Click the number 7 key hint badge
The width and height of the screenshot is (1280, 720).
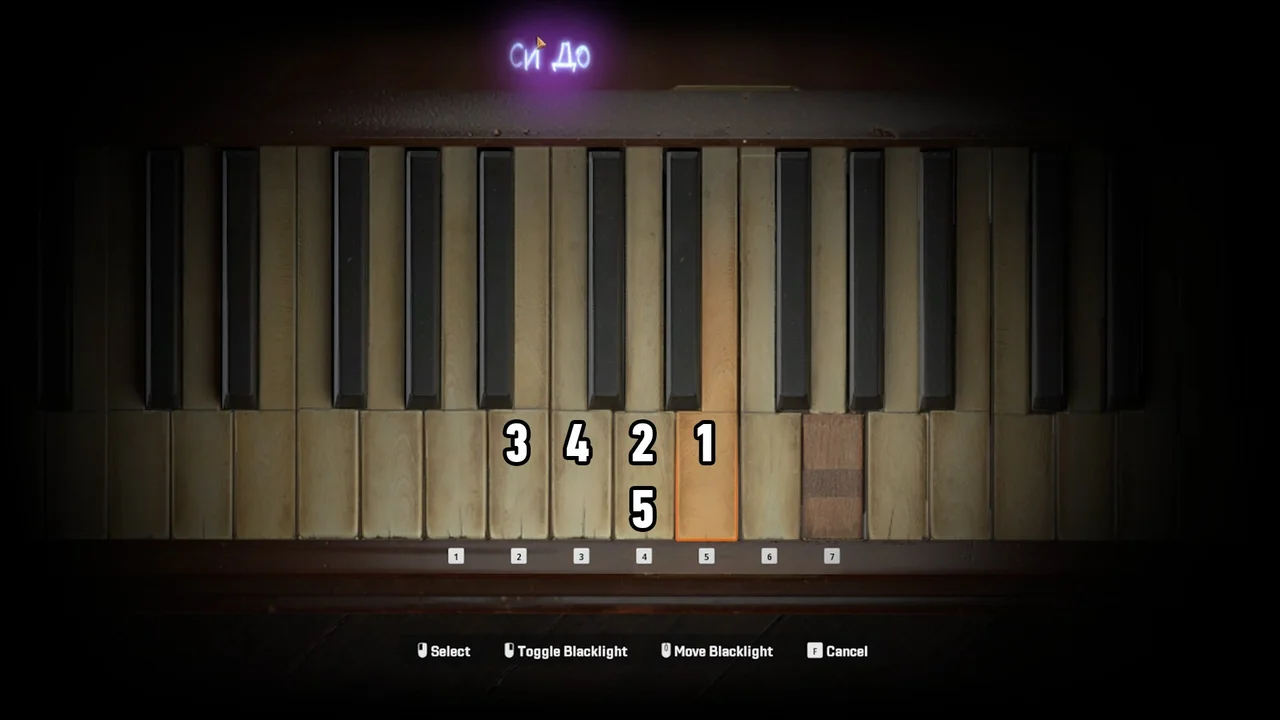(831, 556)
